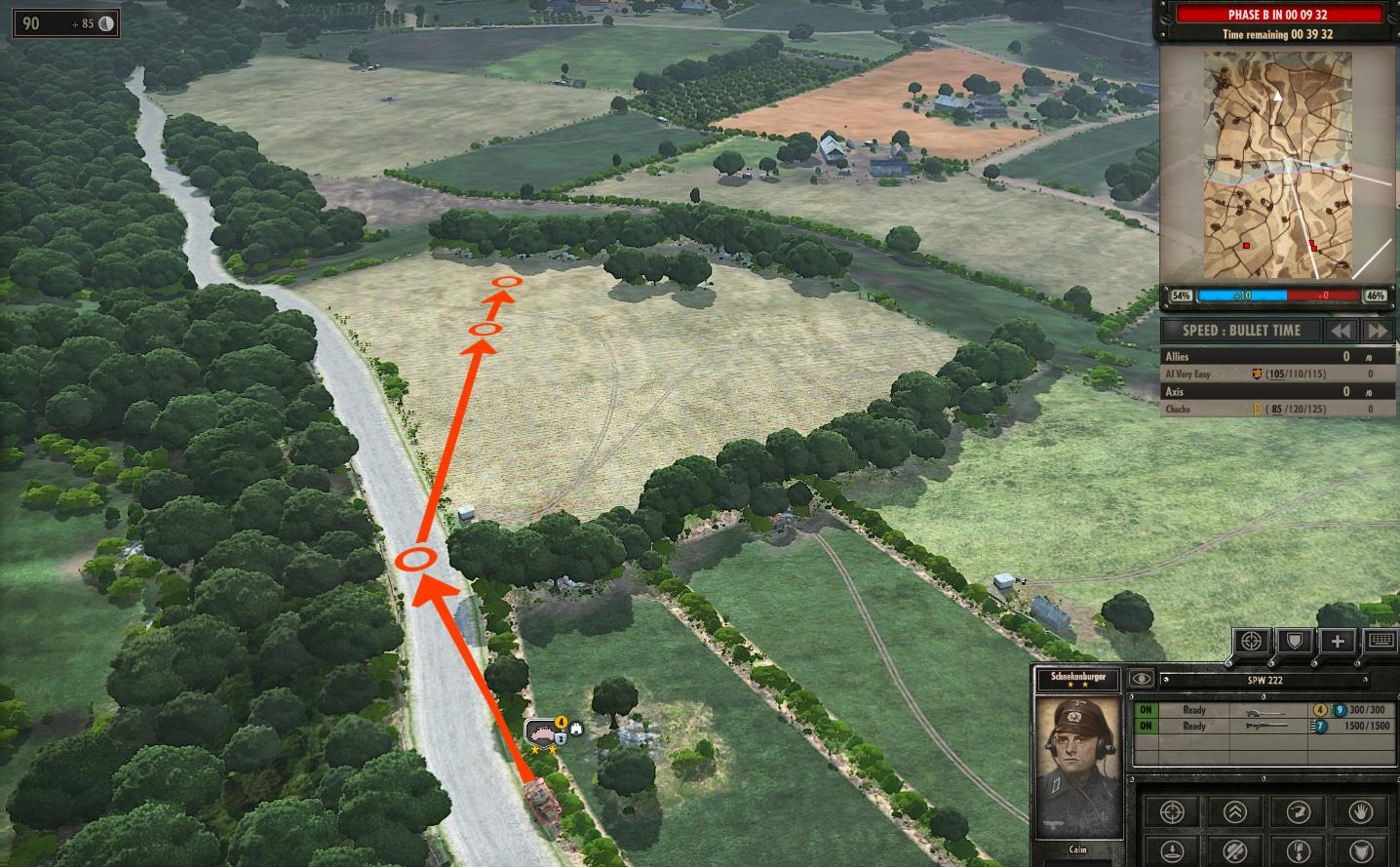The height and width of the screenshot is (867, 1400).
Task: Click the plus reinforcement icon above unit info
Action: 1339,641
